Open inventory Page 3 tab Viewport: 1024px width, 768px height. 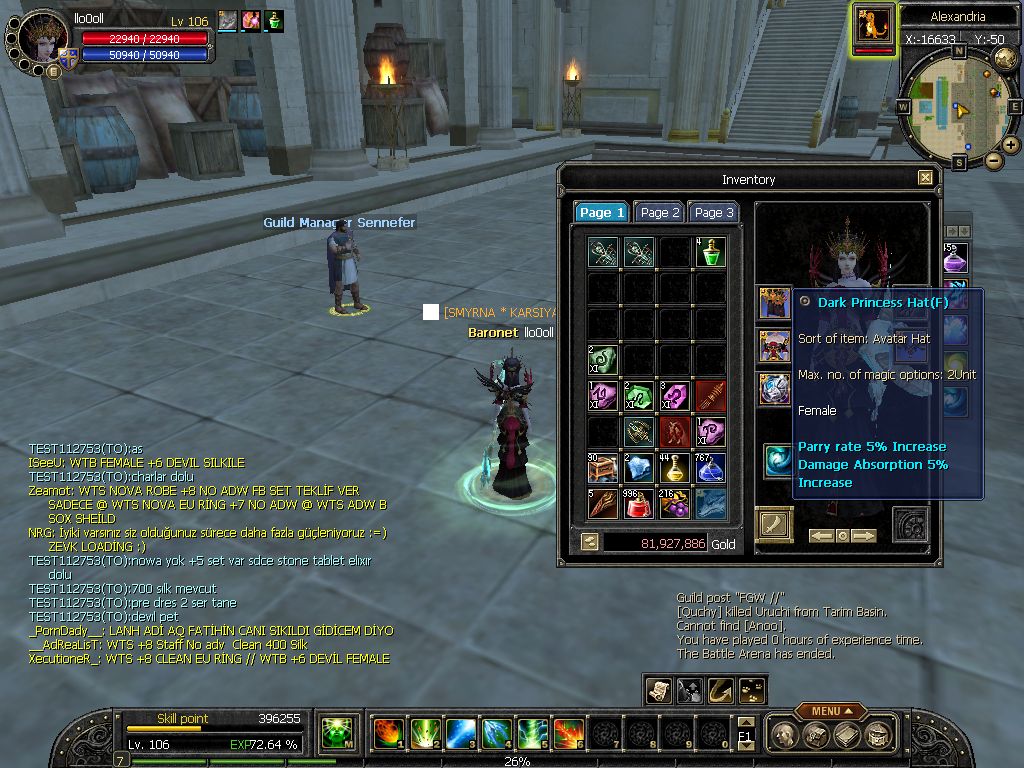click(x=714, y=212)
